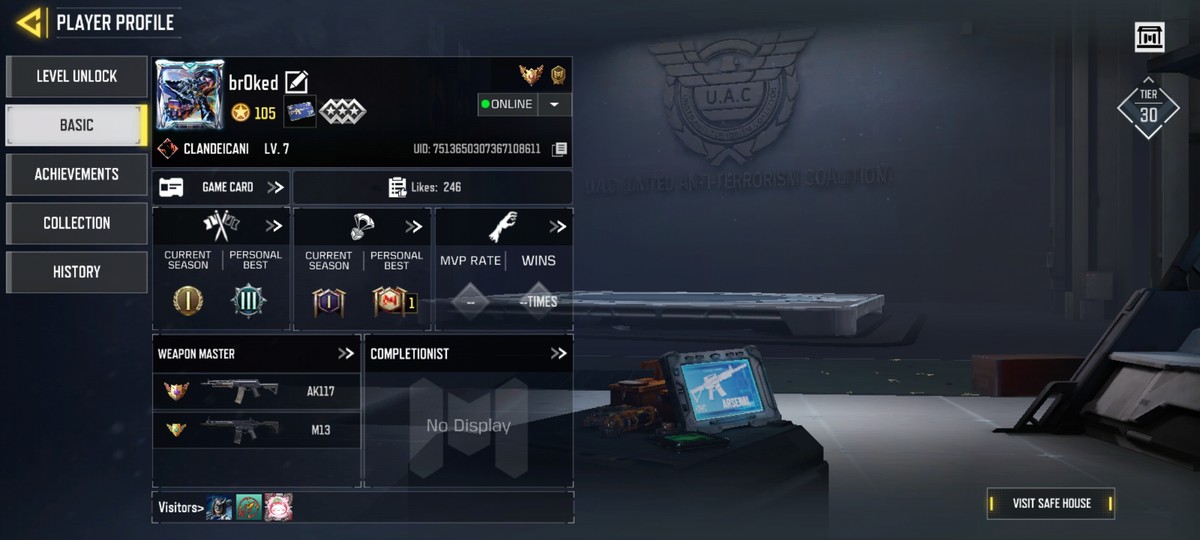1200x540 pixels.
Task: Open the Tier 30 badge
Action: click(1148, 108)
